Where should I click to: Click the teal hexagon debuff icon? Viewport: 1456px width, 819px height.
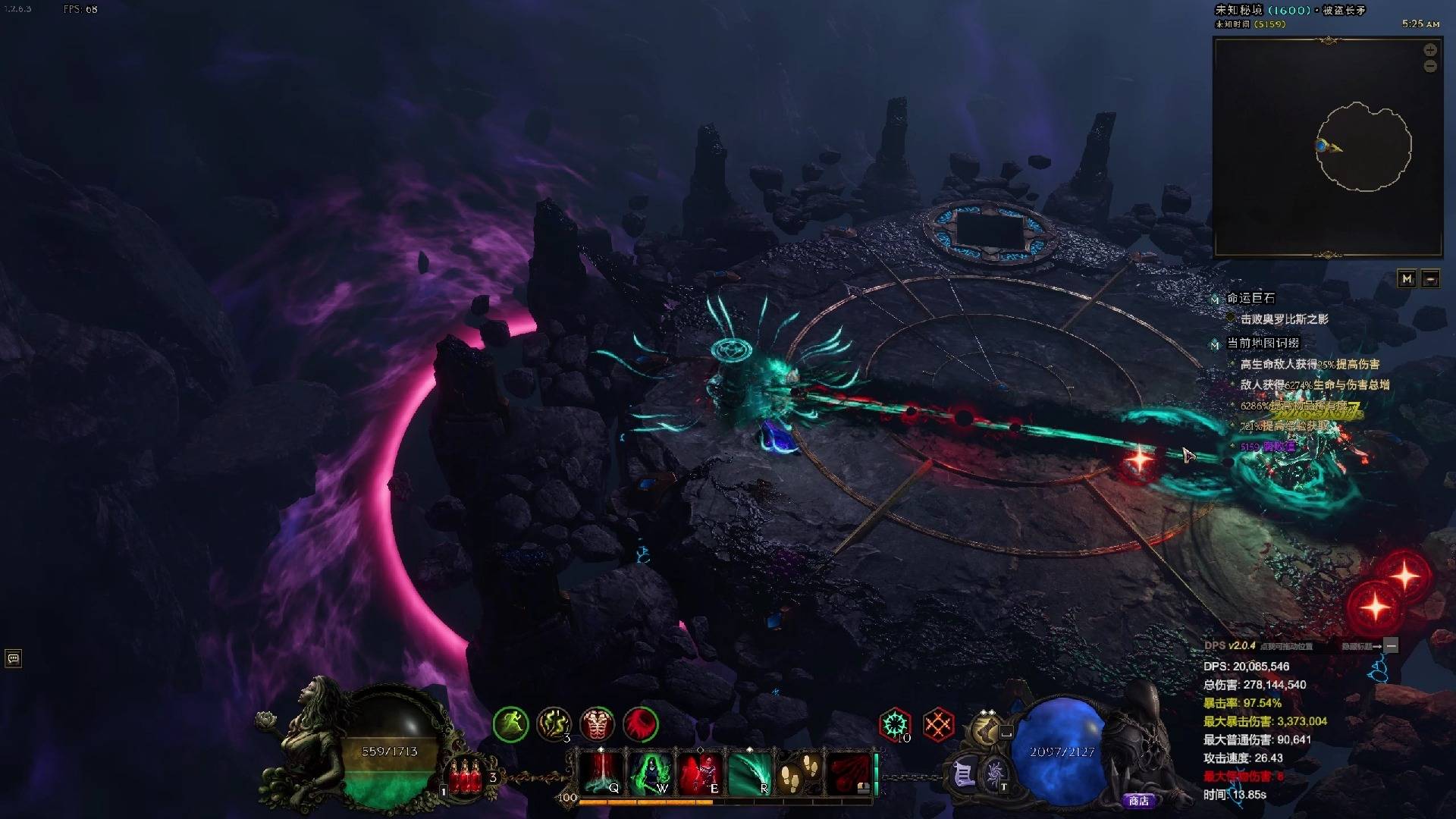pos(895,724)
